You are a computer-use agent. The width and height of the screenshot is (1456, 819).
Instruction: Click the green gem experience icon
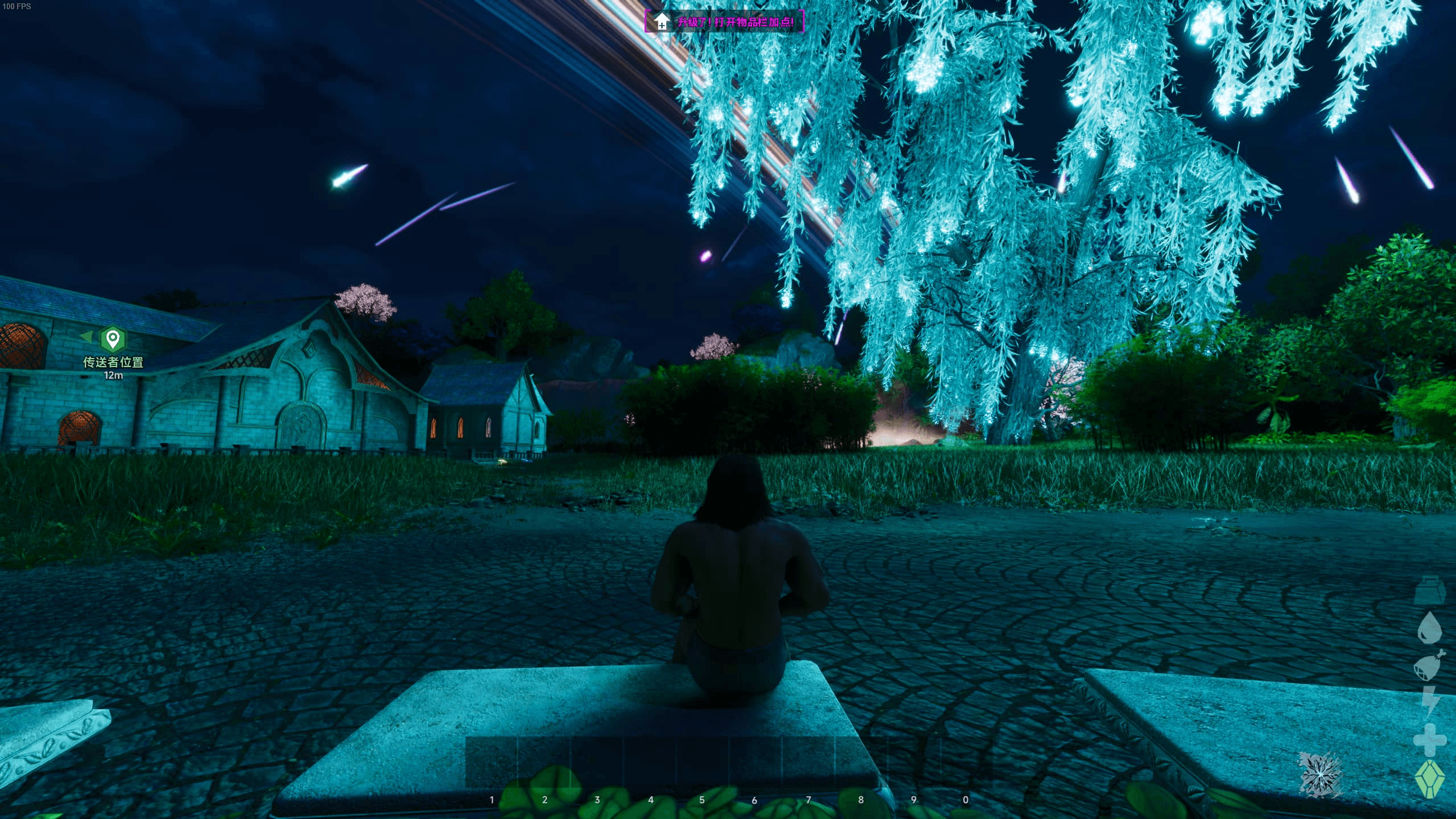point(1429,779)
